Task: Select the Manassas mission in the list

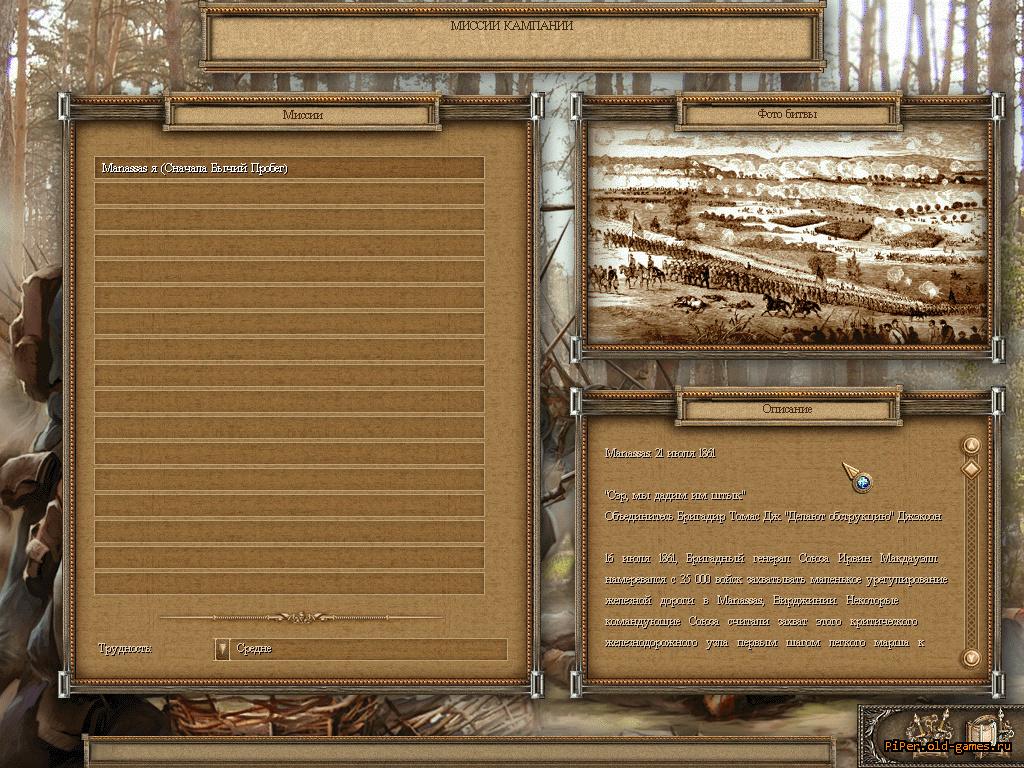Action: (x=289, y=168)
